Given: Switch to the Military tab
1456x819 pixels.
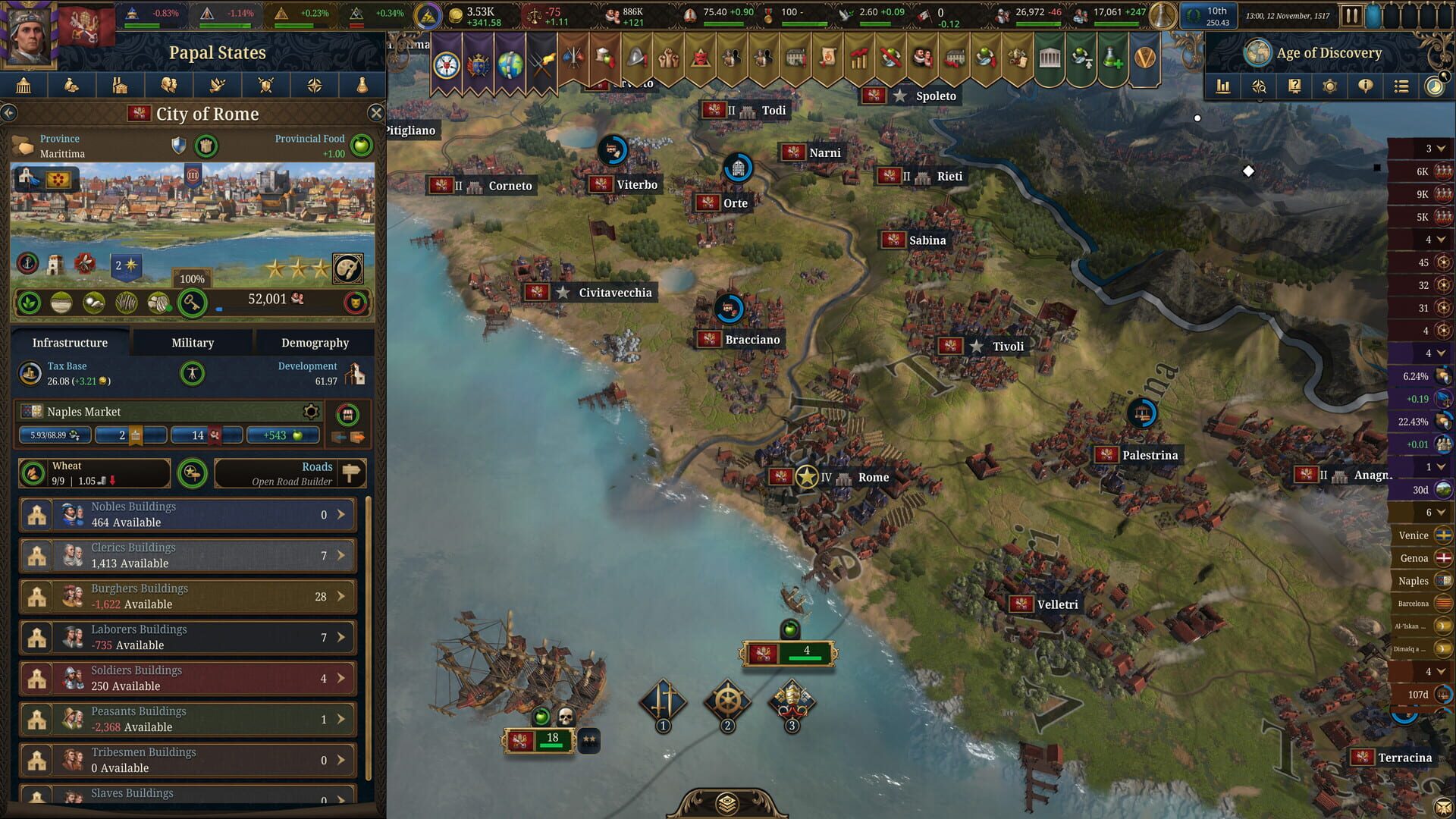Looking at the screenshot, I should point(191,342).
